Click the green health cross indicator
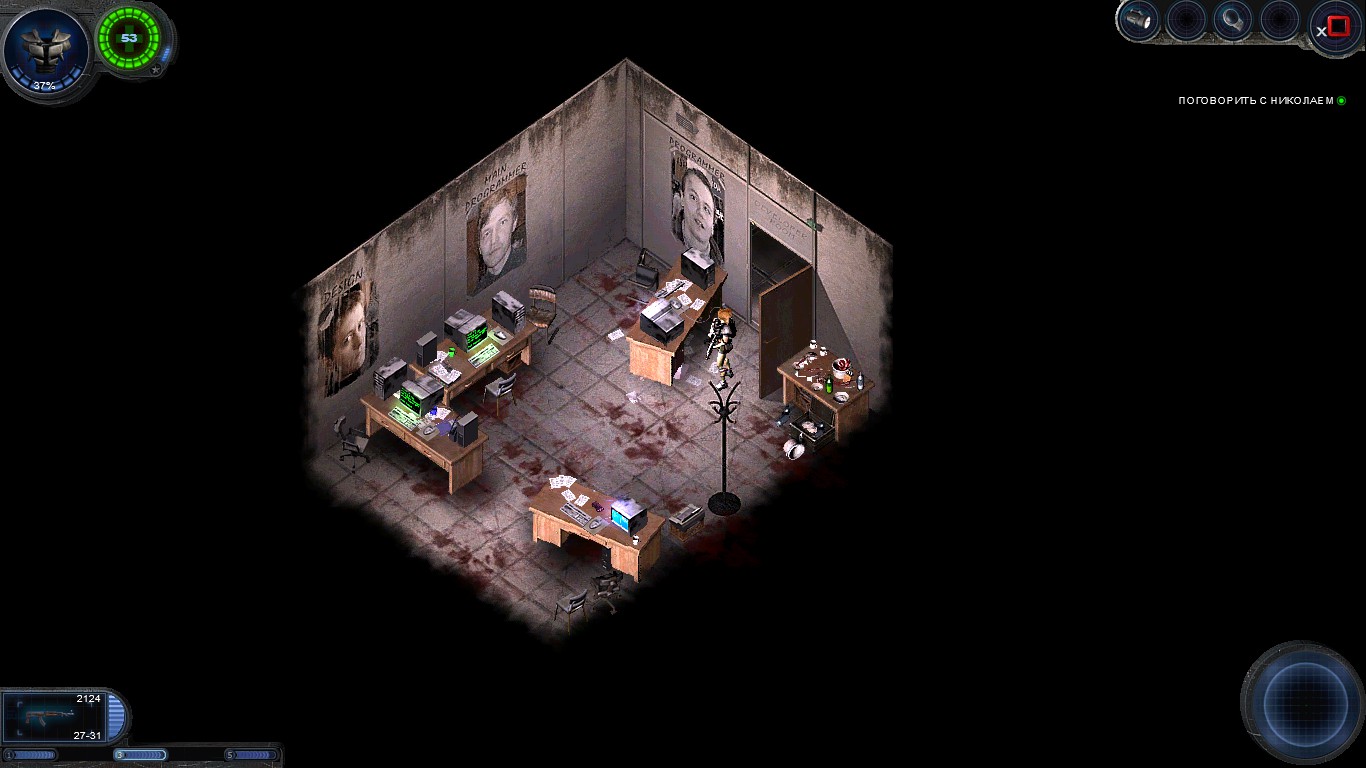This screenshot has height=768, width=1366. pyautogui.click(x=128, y=38)
